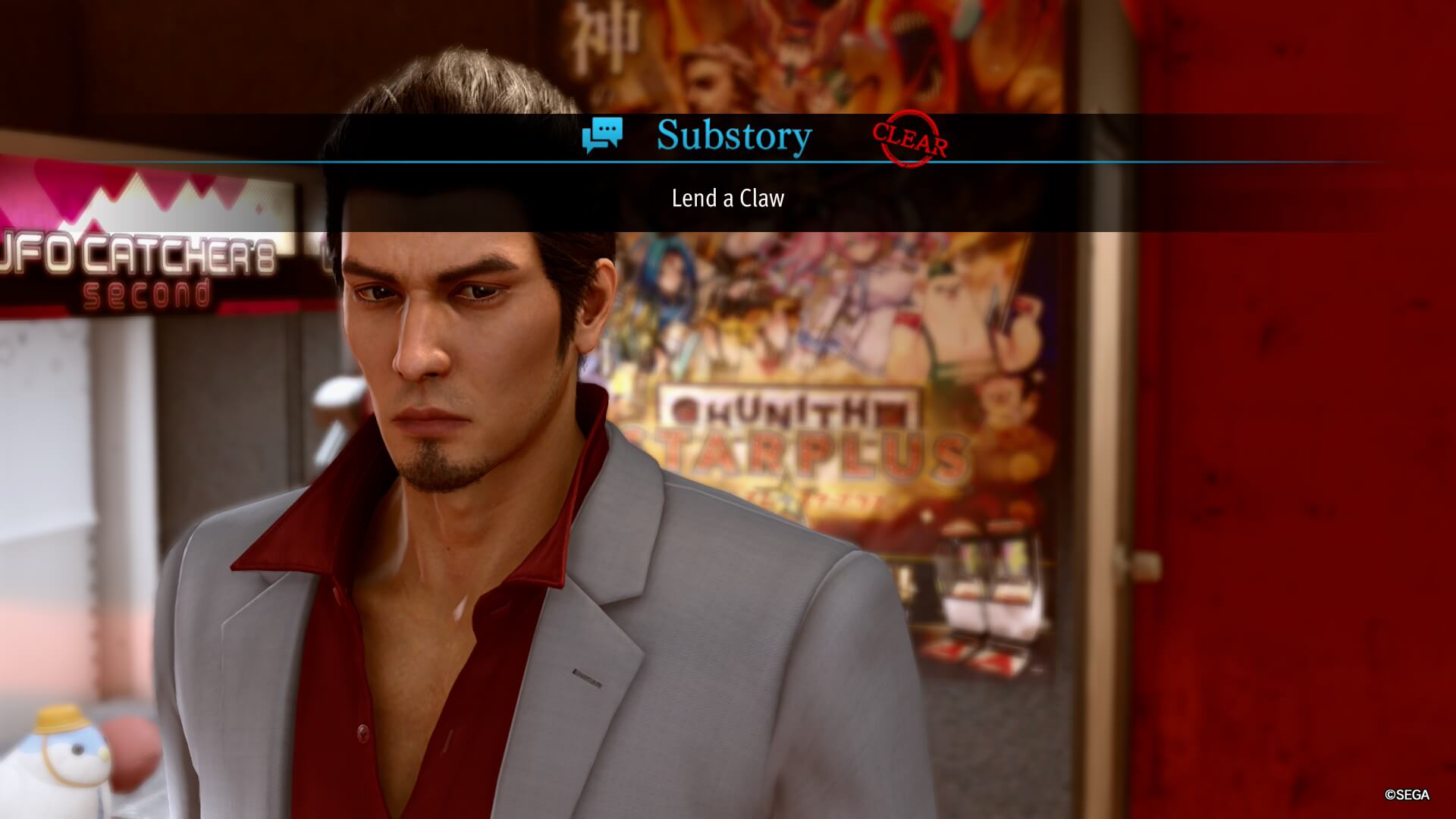Click the Substory speech bubble icon
The width and height of the screenshot is (1456, 819).
602,135
